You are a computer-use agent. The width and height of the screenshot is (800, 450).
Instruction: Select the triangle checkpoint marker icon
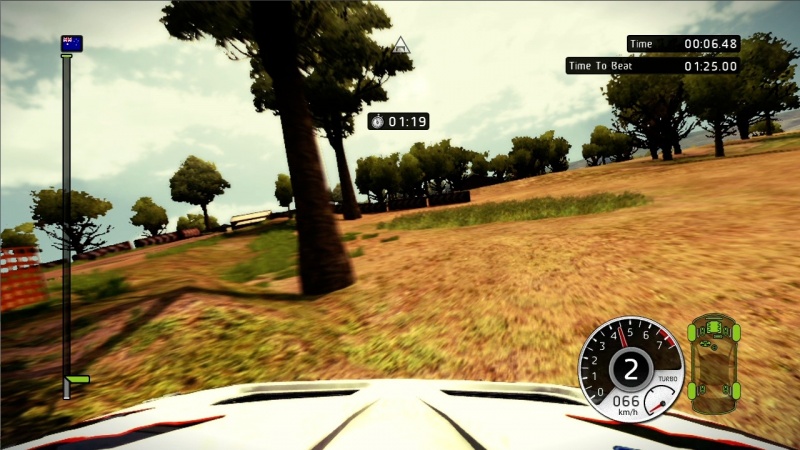pyautogui.click(x=401, y=44)
